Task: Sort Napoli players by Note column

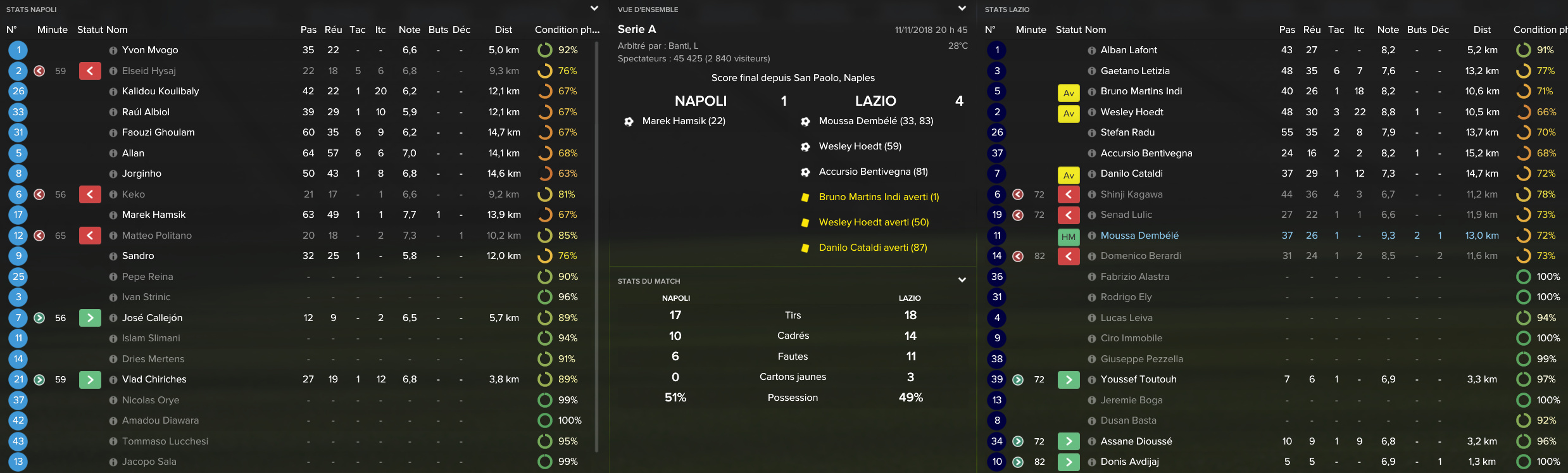Action: 409,30
